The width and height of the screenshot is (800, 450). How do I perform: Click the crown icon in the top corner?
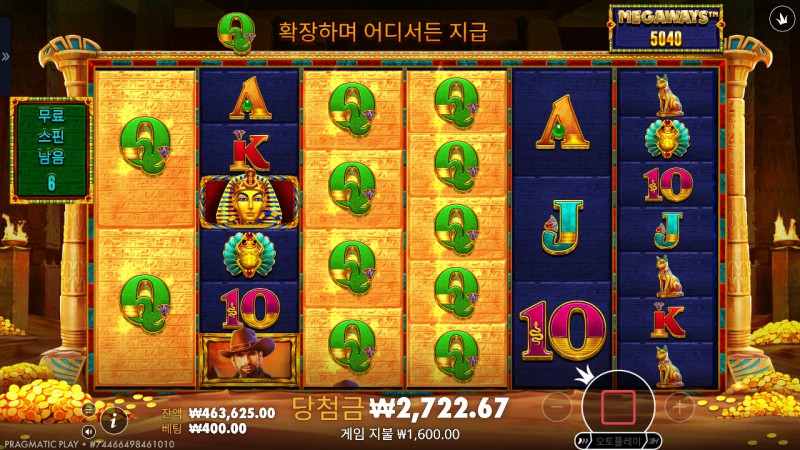pyautogui.click(x=779, y=18)
